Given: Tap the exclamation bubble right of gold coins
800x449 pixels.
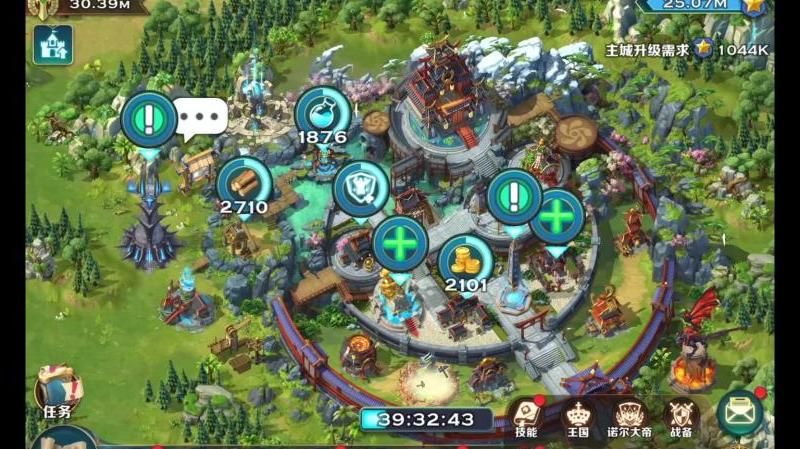Looking at the screenshot, I should pyautogui.click(x=515, y=196).
